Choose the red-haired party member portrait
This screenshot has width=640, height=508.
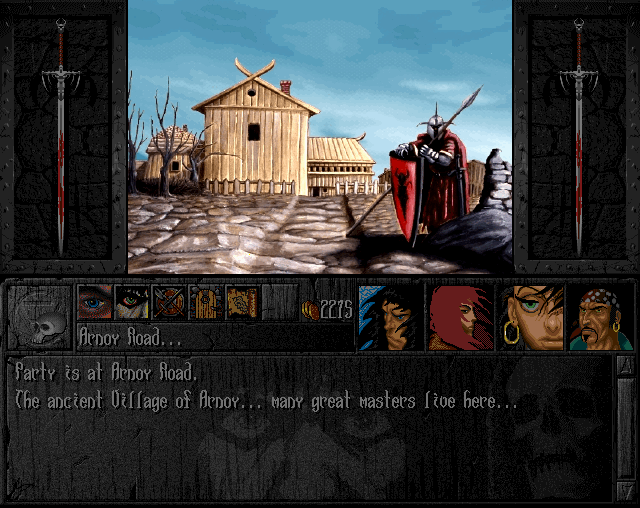pos(460,317)
